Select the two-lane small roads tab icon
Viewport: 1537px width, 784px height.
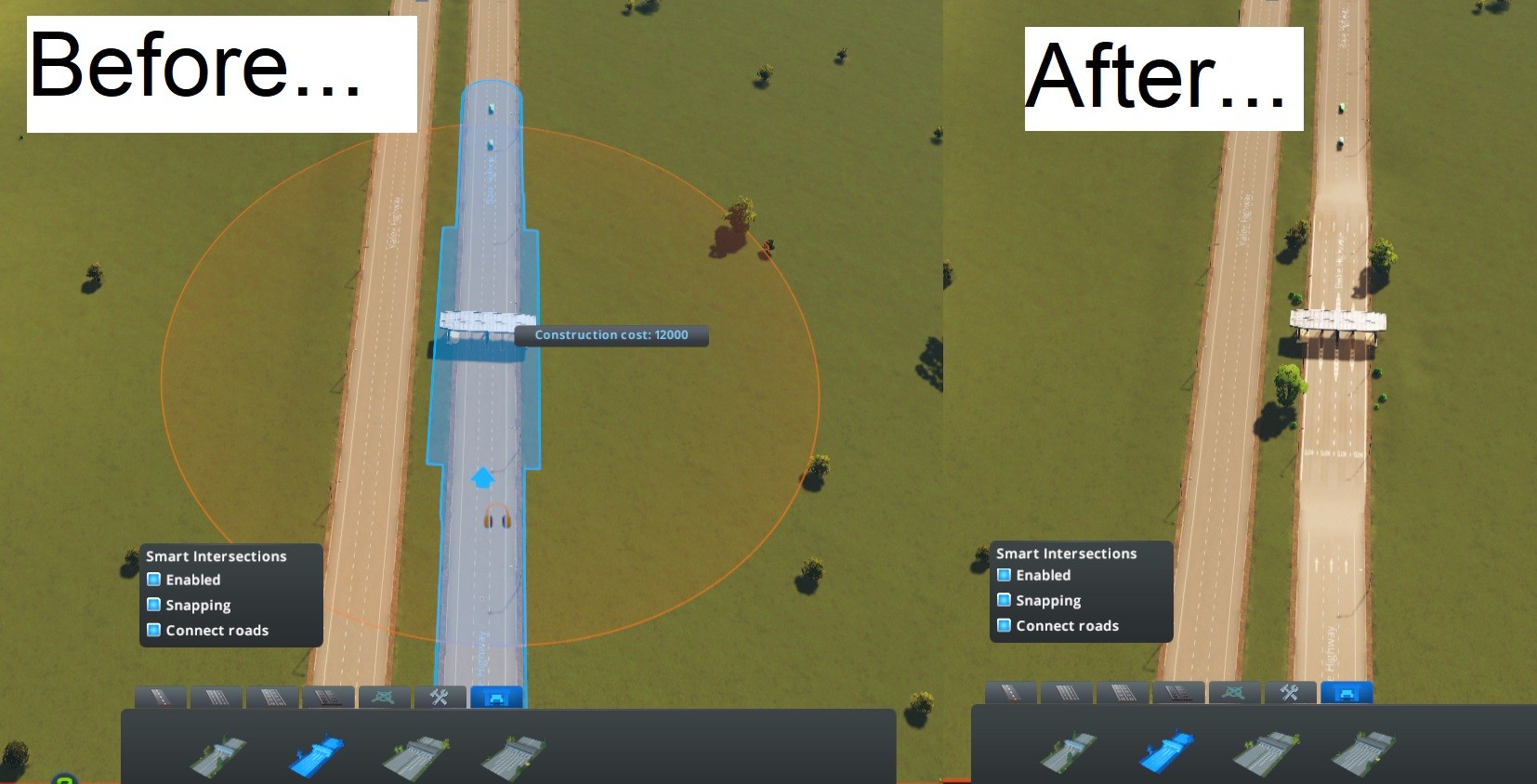pyautogui.click(x=163, y=697)
